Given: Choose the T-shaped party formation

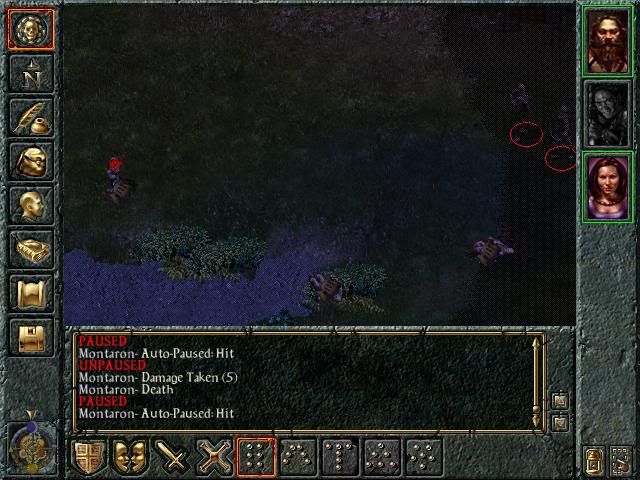Looking at the screenshot, I should tap(340, 457).
